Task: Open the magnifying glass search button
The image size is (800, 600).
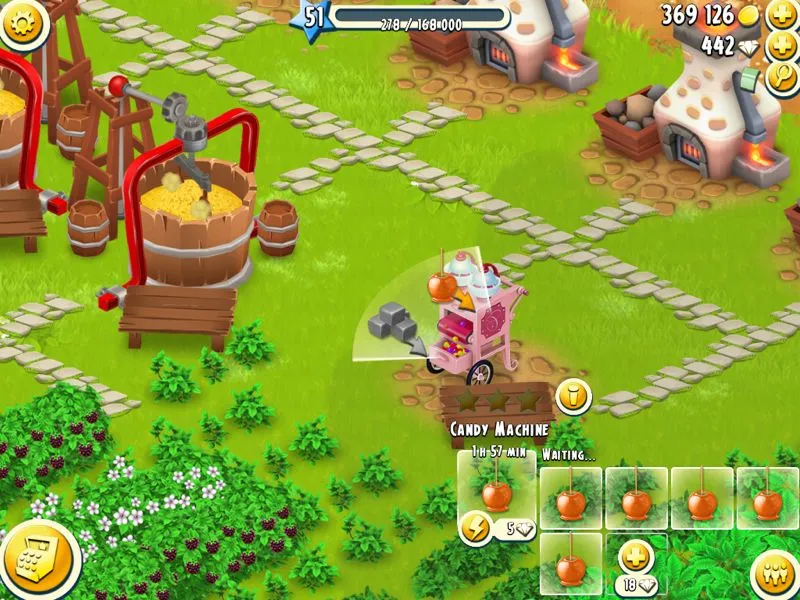Action: 781,79
